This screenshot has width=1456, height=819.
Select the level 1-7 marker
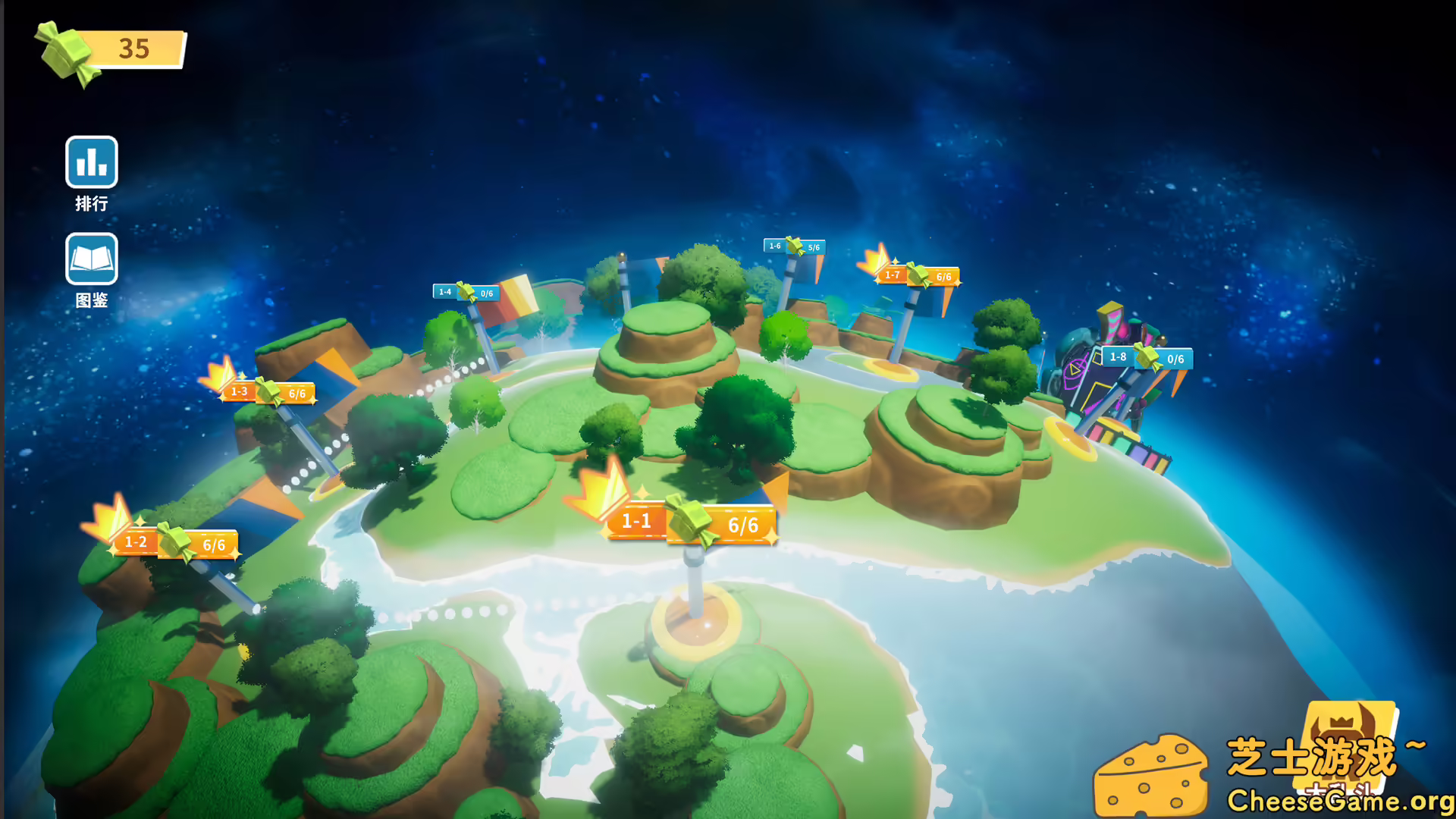click(891, 275)
